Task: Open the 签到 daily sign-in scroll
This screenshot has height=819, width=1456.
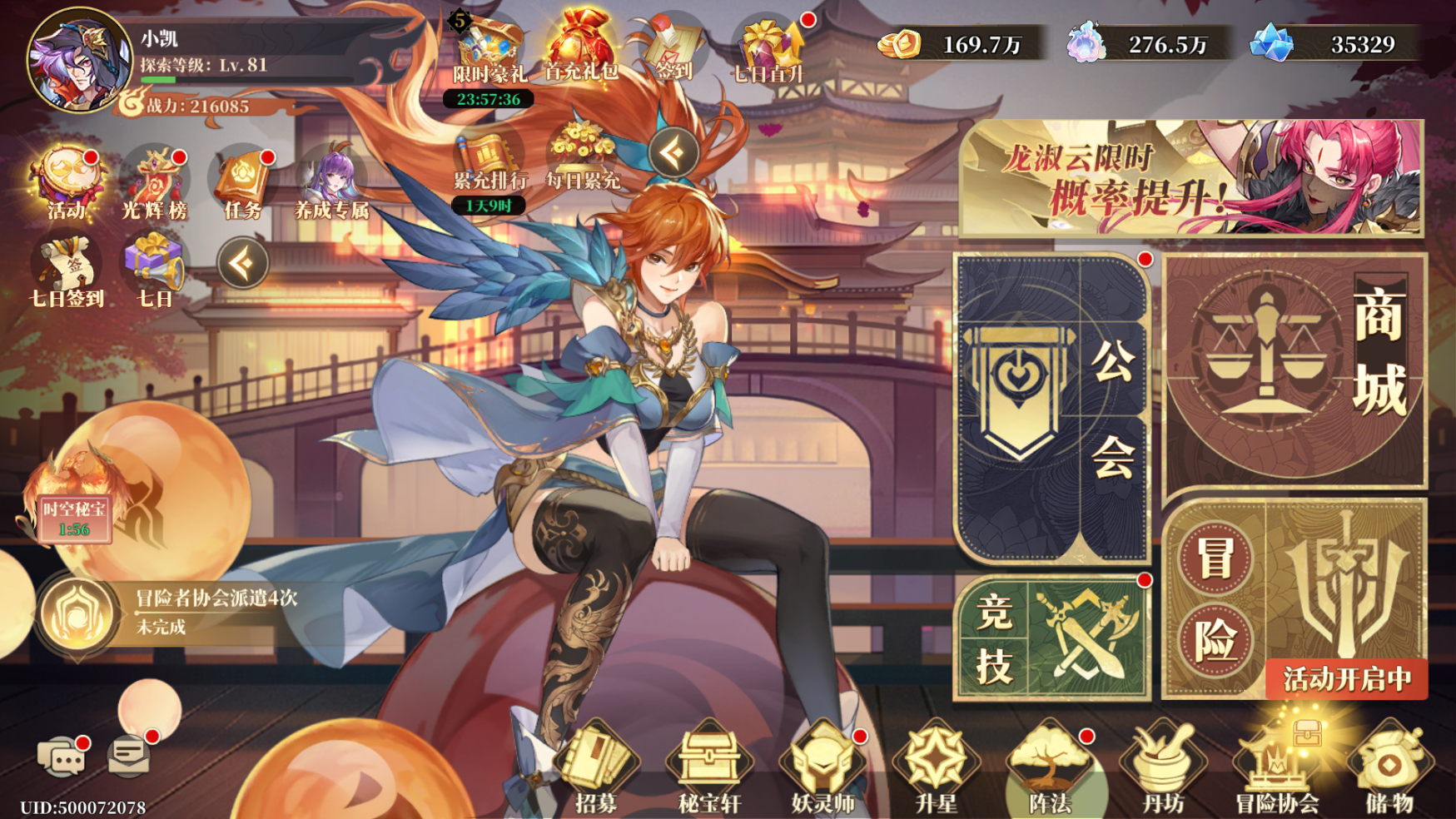Action: click(x=671, y=40)
